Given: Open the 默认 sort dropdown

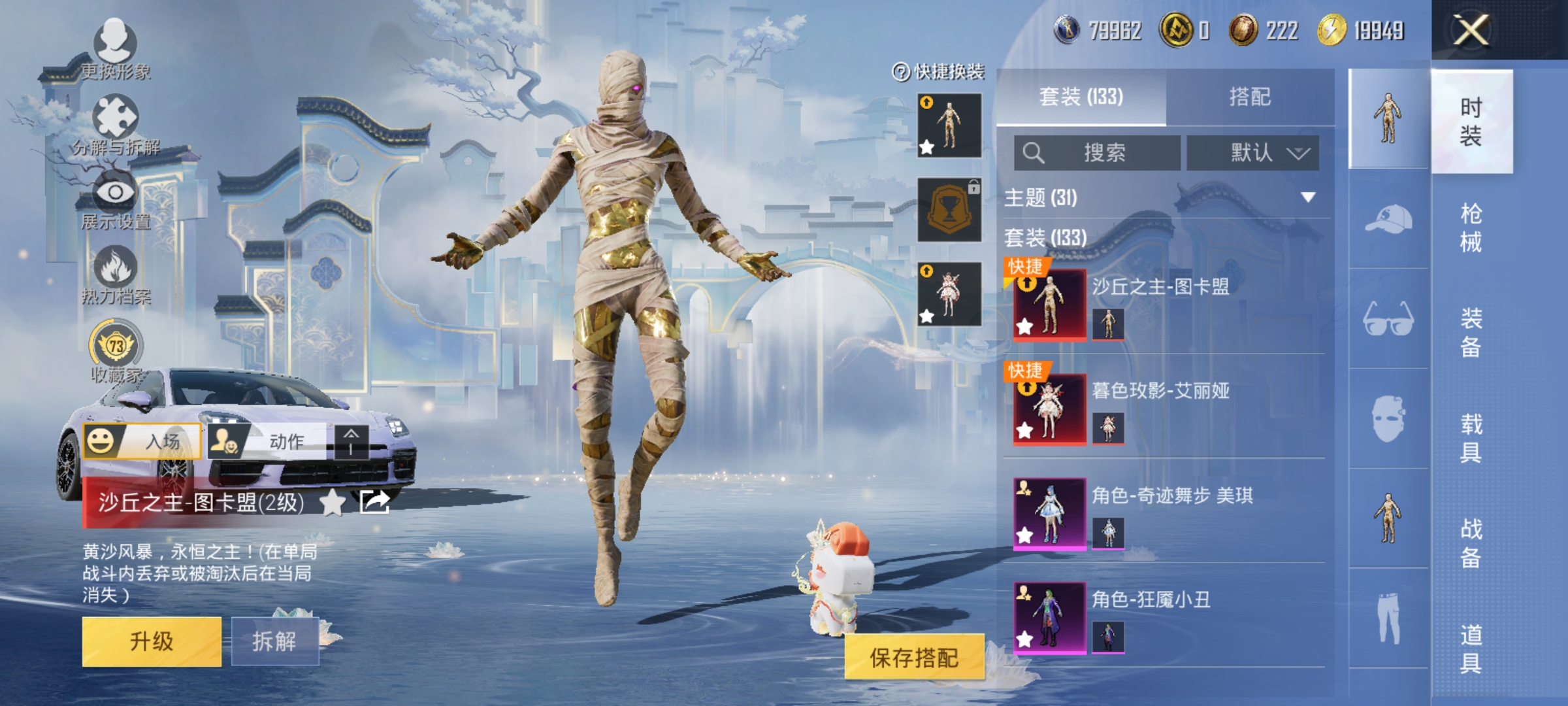Looking at the screenshot, I should (1252, 153).
